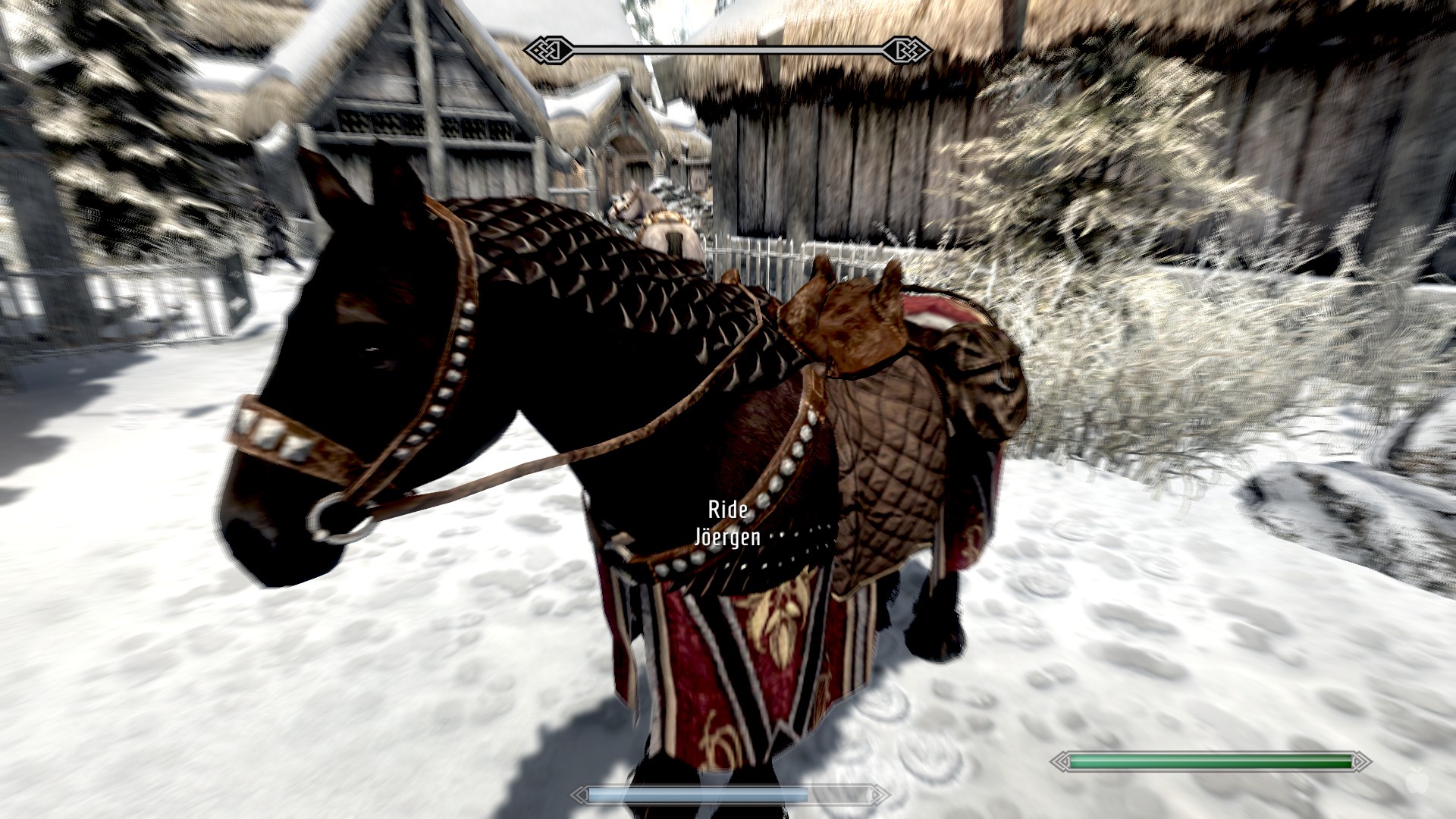Click the midpoint of the compass strip
The height and width of the screenshot is (819, 1456).
pyautogui.click(x=728, y=49)
